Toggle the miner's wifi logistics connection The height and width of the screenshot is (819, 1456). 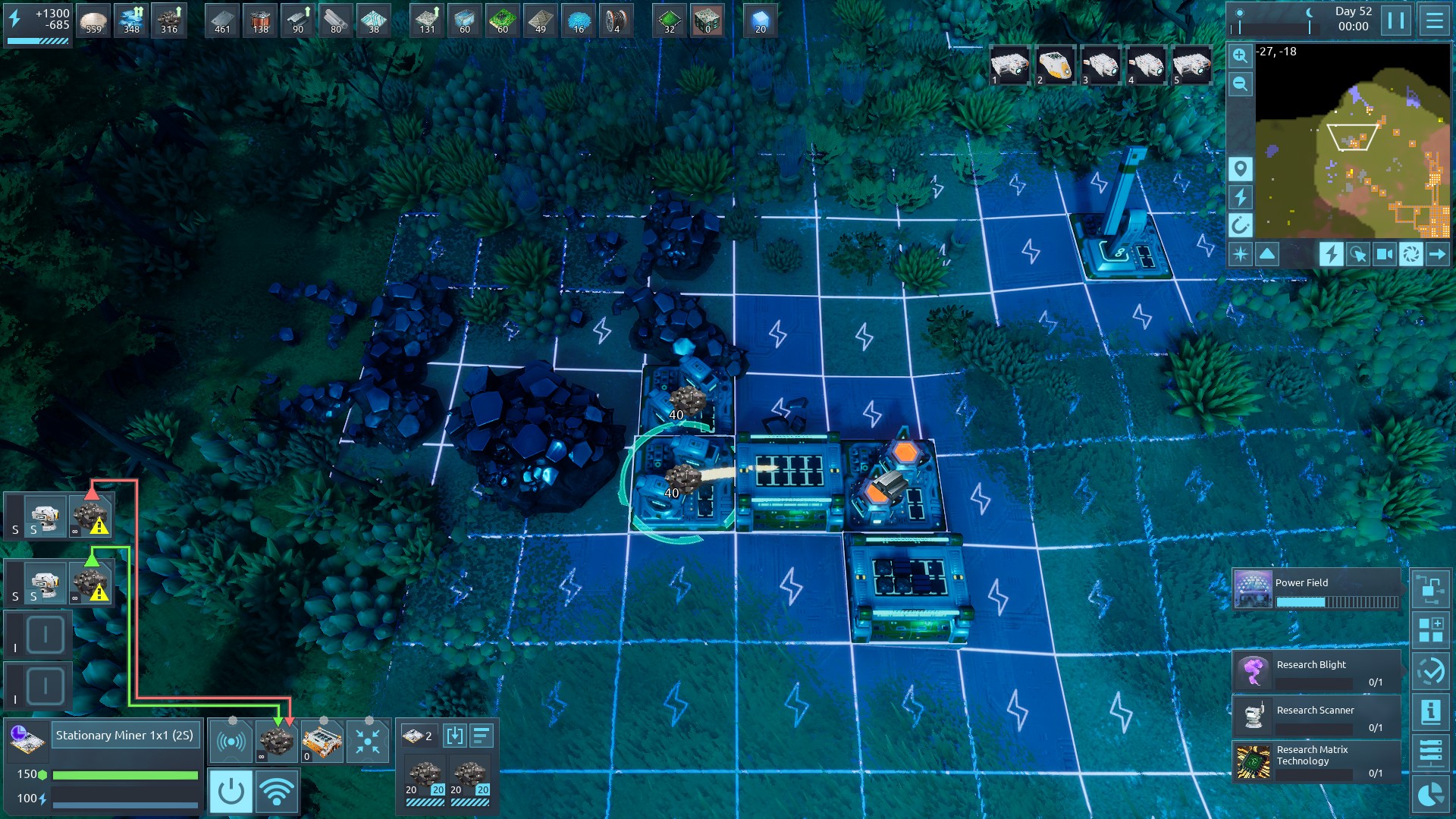coord(277,792)
